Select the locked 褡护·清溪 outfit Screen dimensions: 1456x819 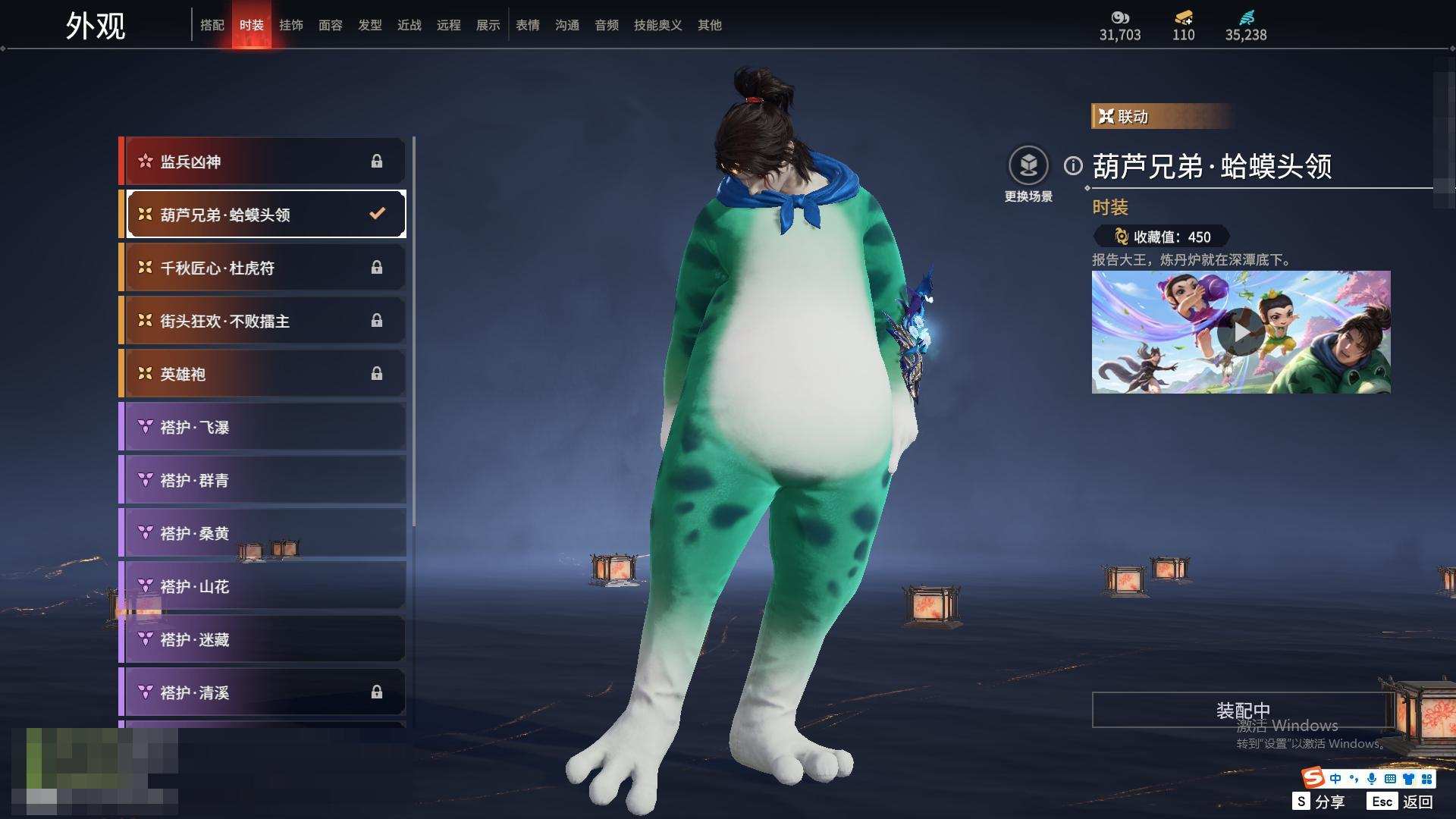click(262, 692)
